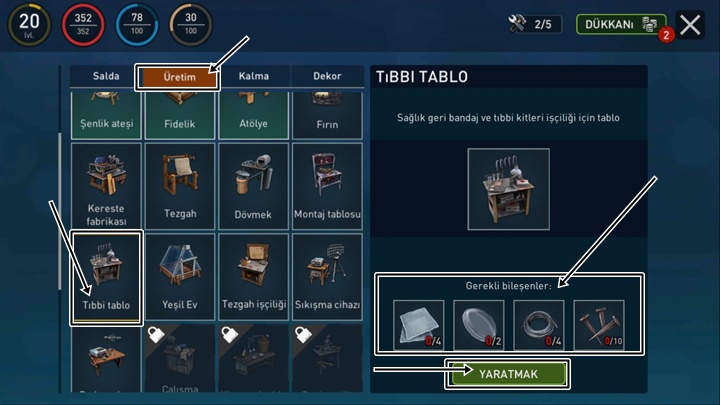
Task: Pick the Sıkışma cihazı tile
Action: point(326,277)
